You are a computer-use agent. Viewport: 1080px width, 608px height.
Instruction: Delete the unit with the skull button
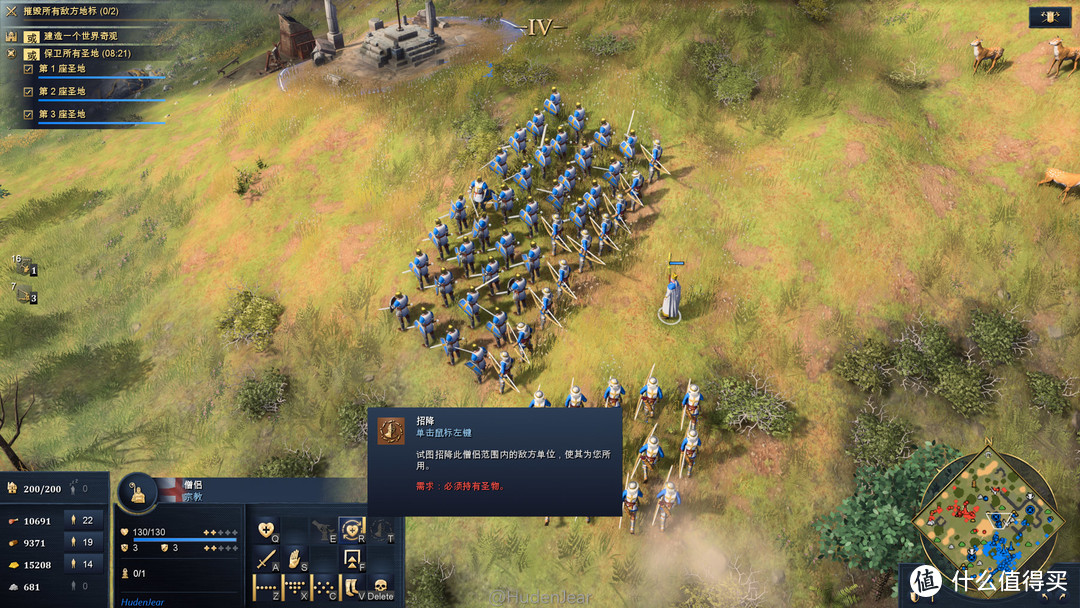coord(380,587)
